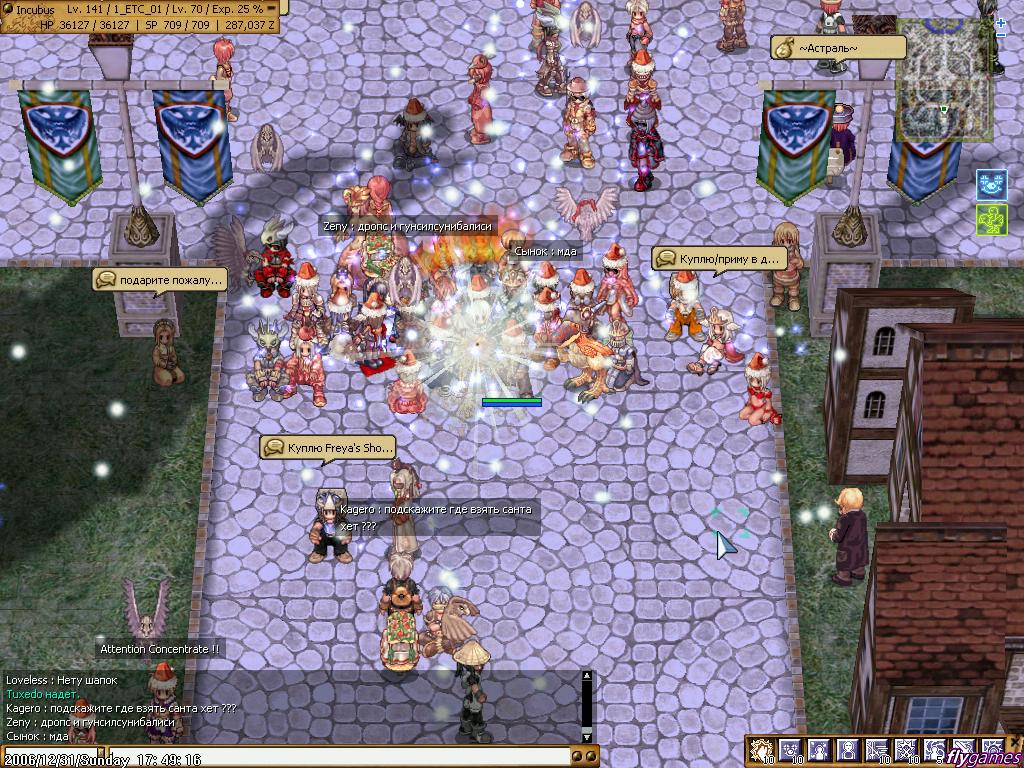Click the minimap
Image resolution: width=1024 pixels, height=768 pixels.
(943, 80)
